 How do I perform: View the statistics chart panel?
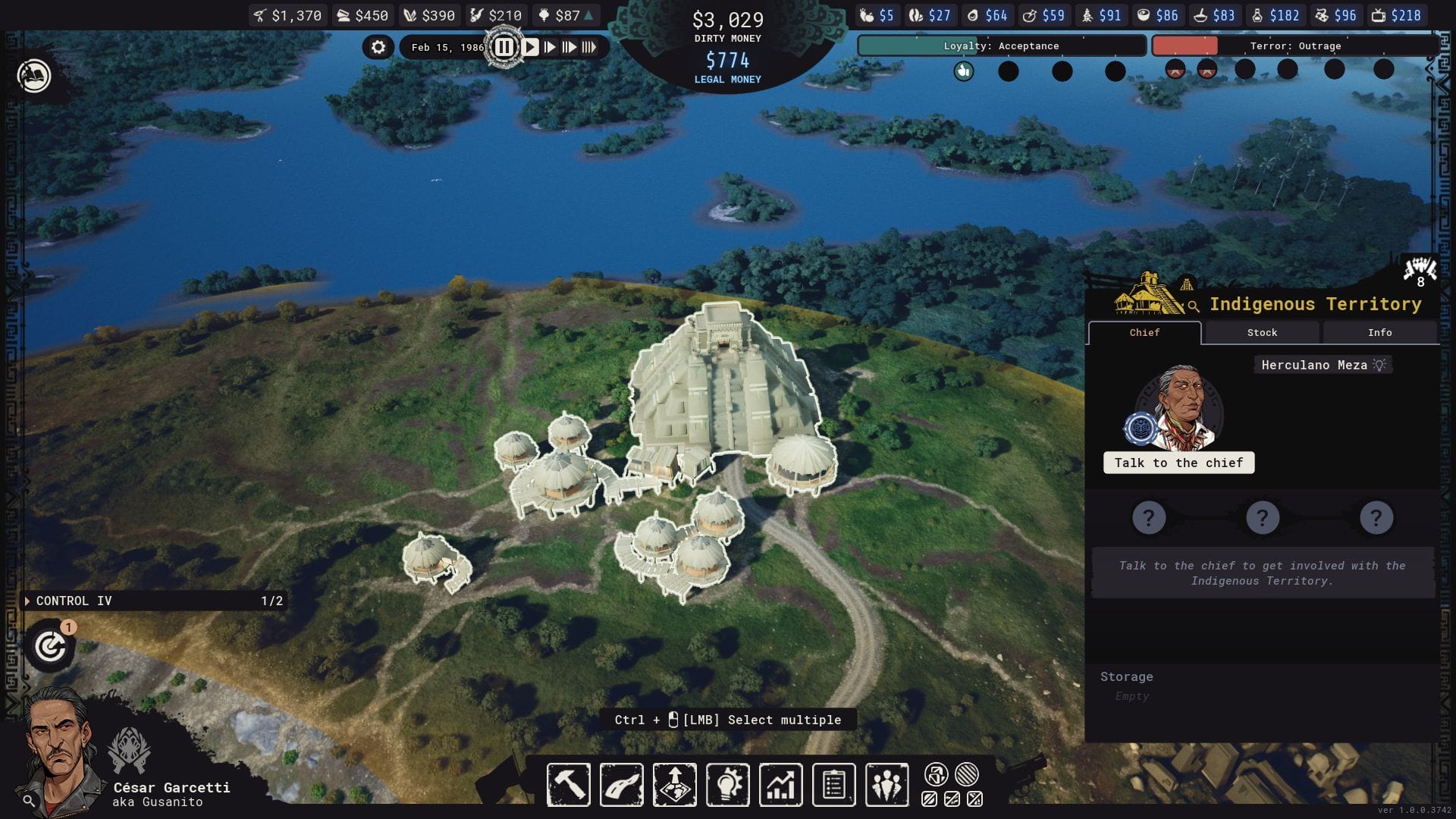(x=780, y=785)
